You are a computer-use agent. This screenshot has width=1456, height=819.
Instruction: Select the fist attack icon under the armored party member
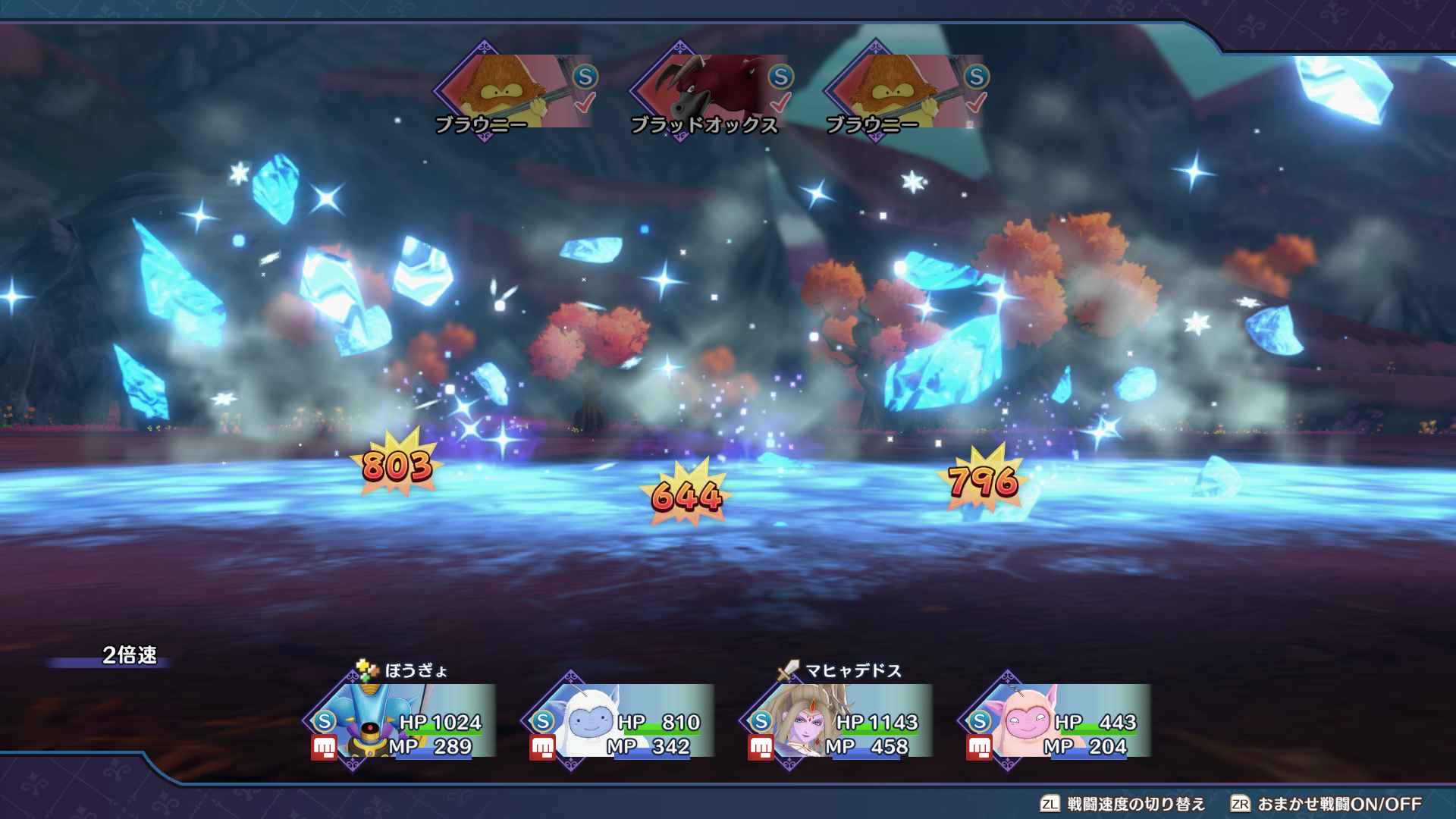[x=324, y=748]
